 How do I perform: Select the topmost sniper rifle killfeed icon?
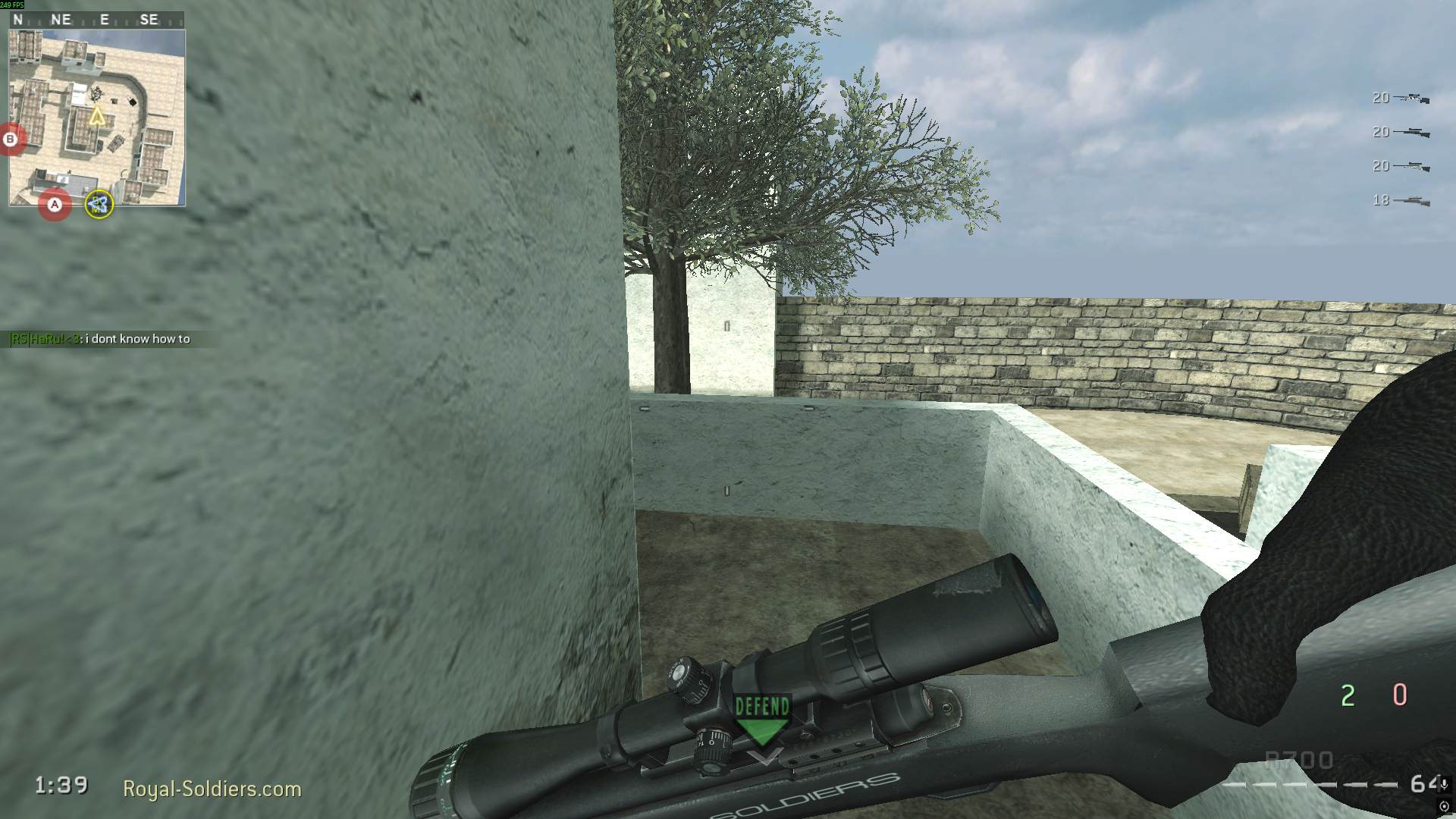click(1410, 99)
